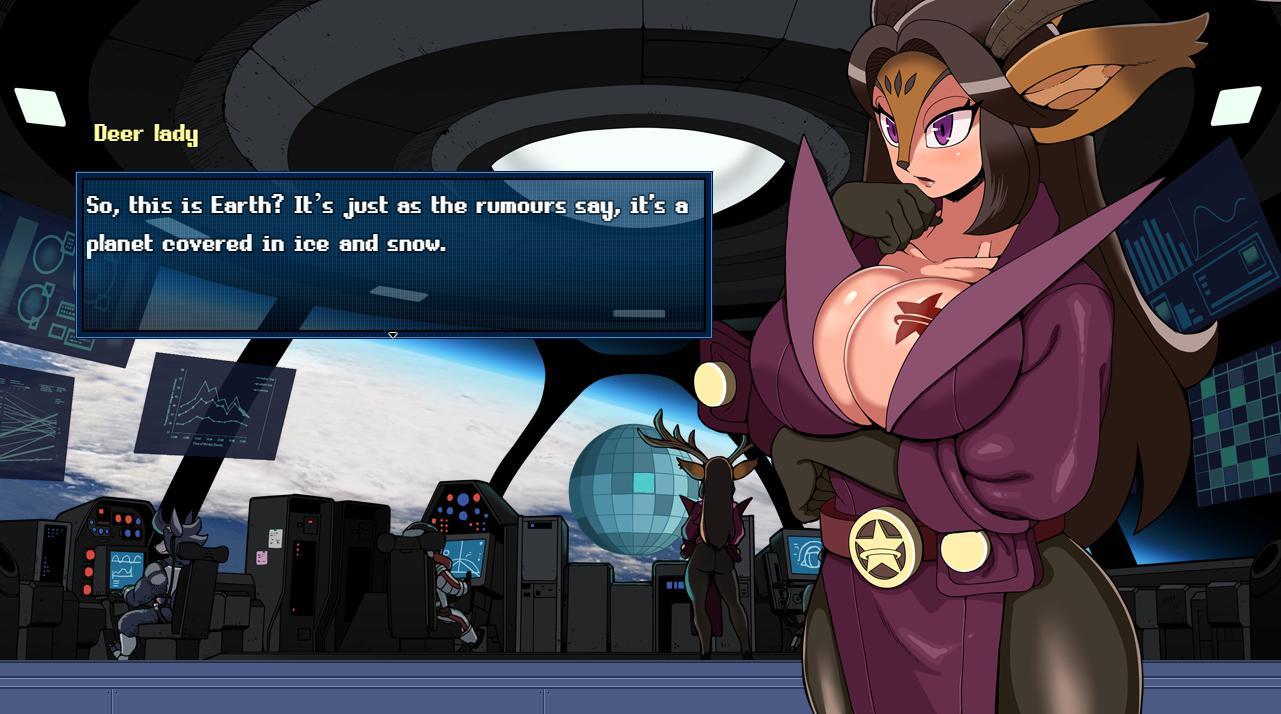Click the dialogue box to continue
Viewport: 1281px width, 714px height.
click(x=394, y=254)
